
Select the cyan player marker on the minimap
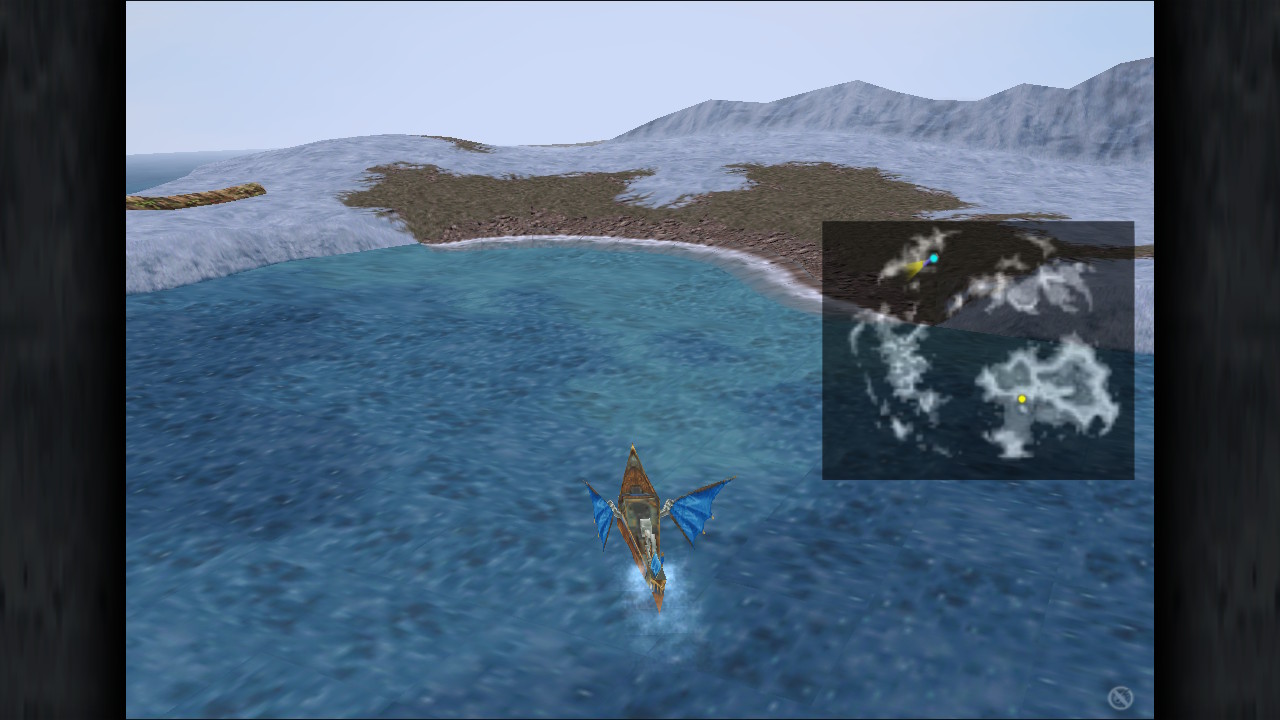point(932,257)
